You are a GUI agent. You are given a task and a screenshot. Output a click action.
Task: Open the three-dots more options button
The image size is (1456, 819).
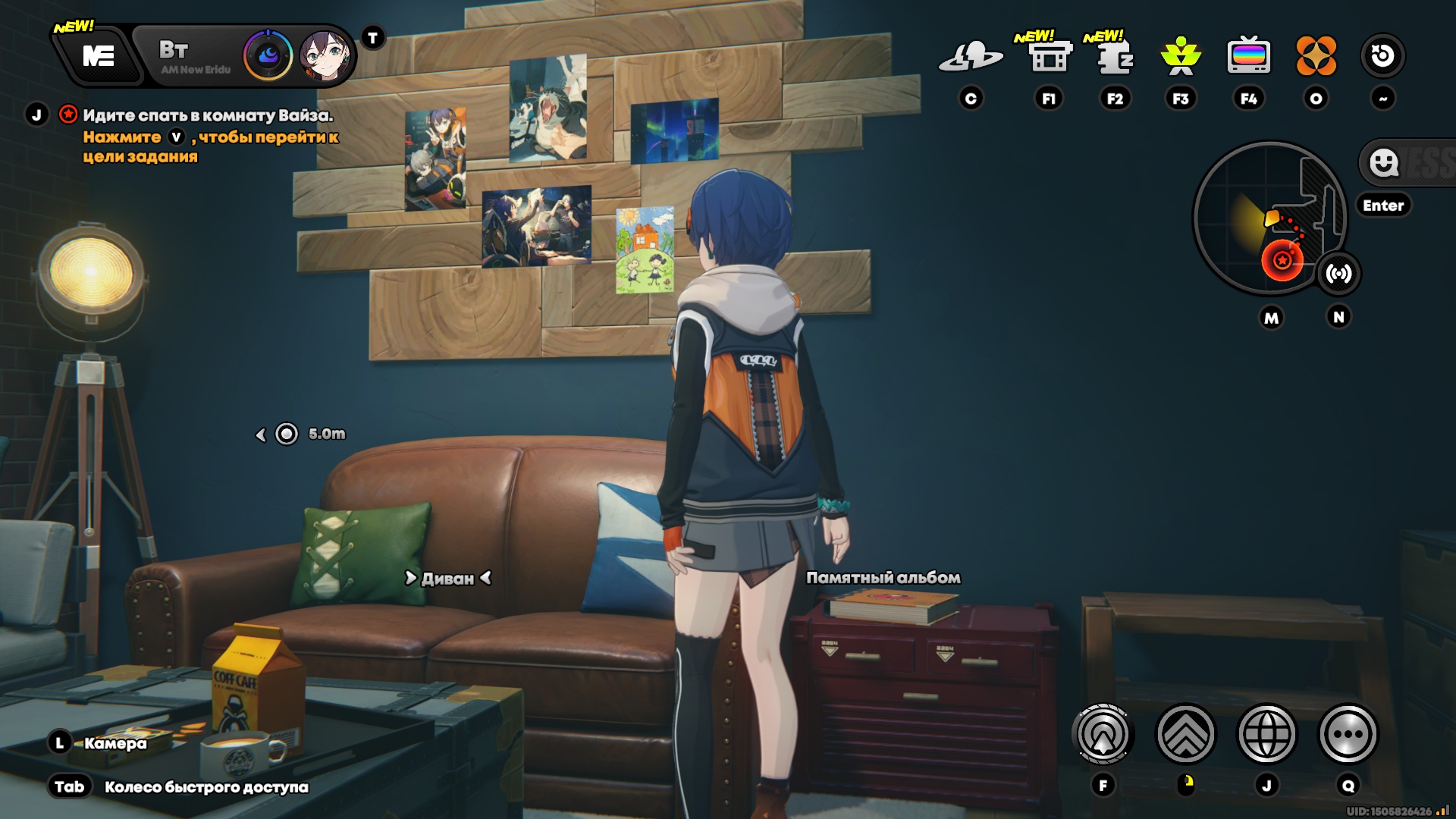coord(1348,734)
